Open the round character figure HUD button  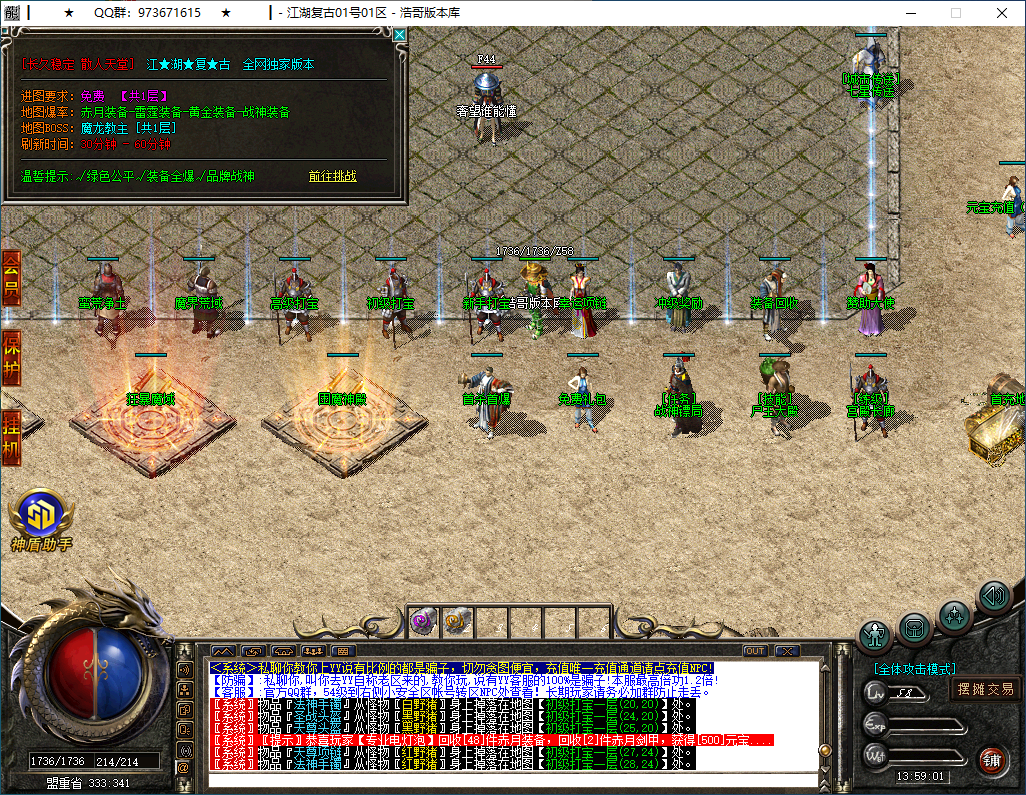tap(876, 634)
